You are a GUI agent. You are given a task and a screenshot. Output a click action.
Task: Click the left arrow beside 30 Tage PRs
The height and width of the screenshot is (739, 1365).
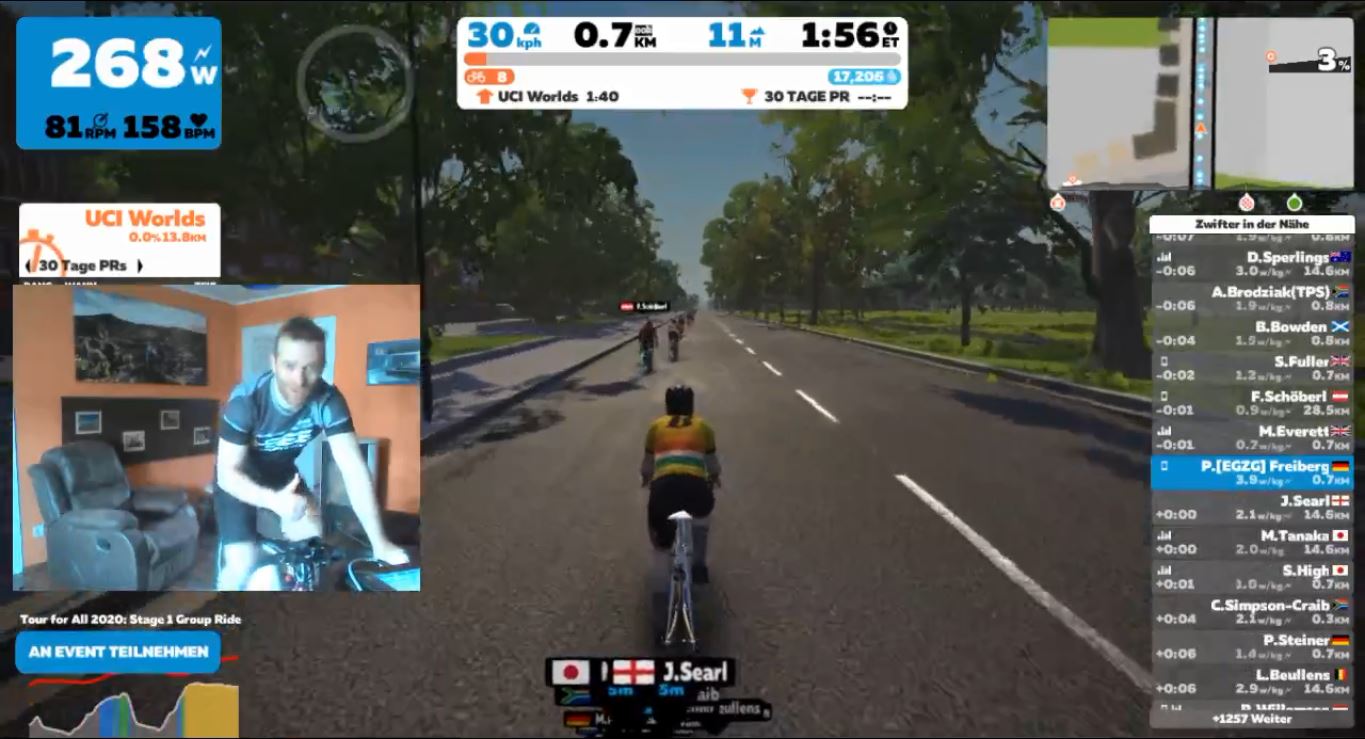(x=27, y=266)
